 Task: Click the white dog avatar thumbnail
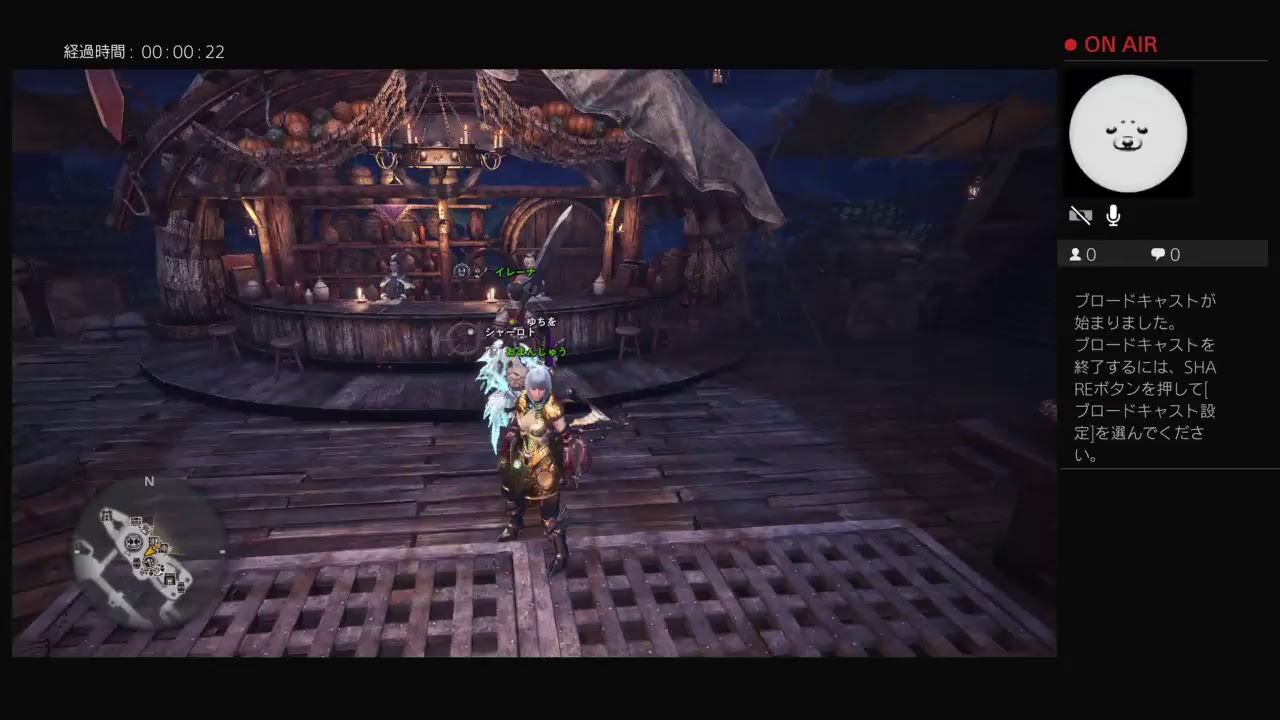(x=1128, y=133)
